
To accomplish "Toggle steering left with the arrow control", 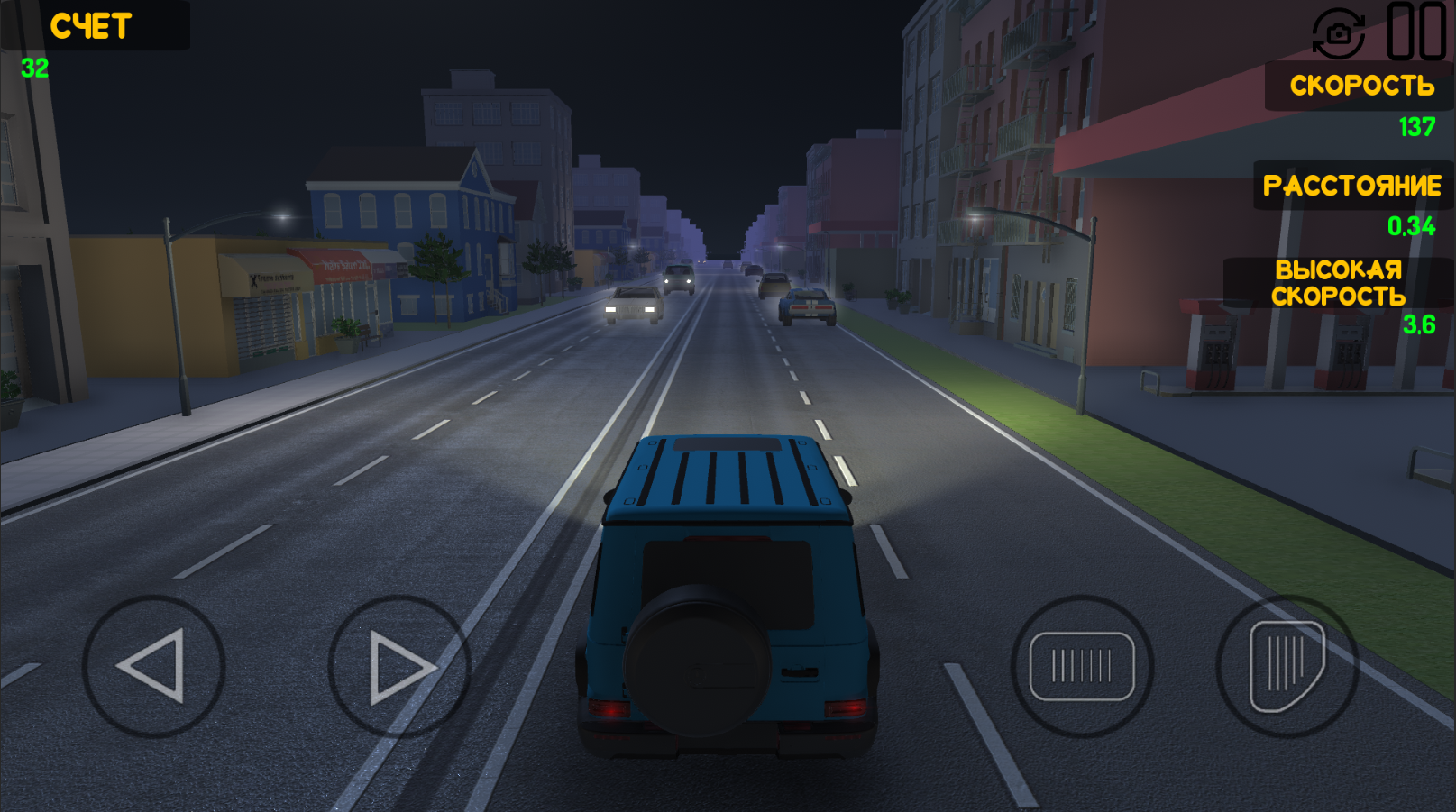I will (155, 664).
